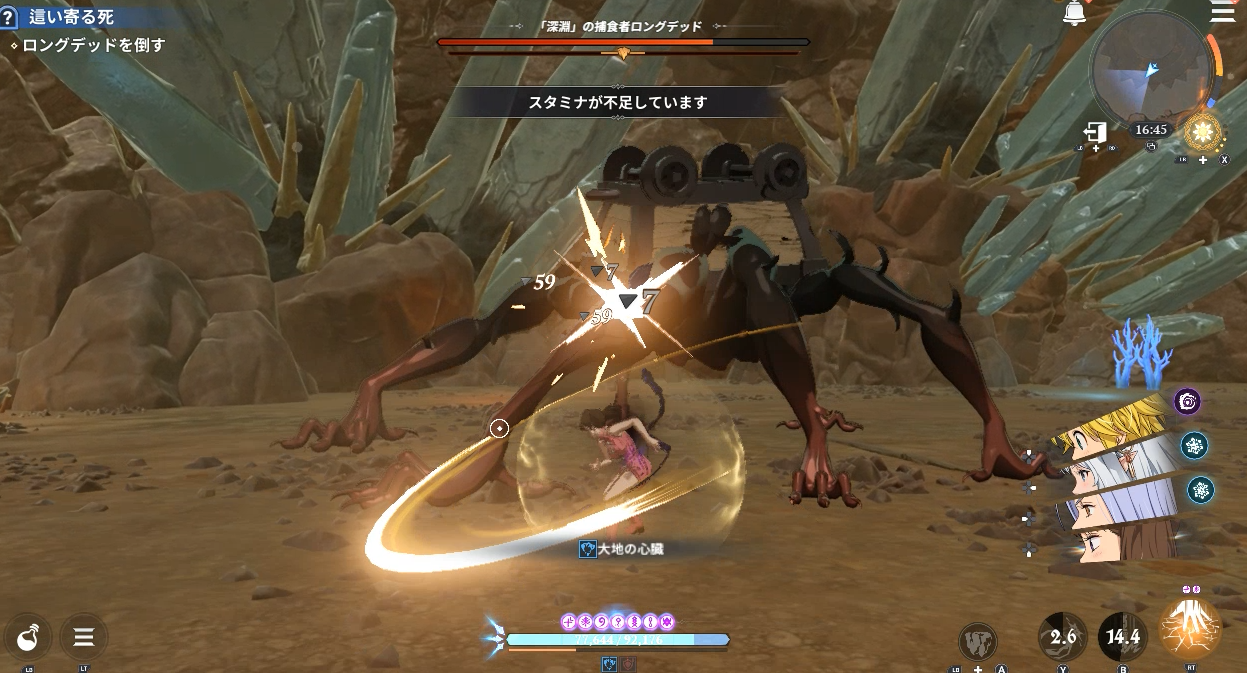Open the quick menu beside the potion

(84, 636)
